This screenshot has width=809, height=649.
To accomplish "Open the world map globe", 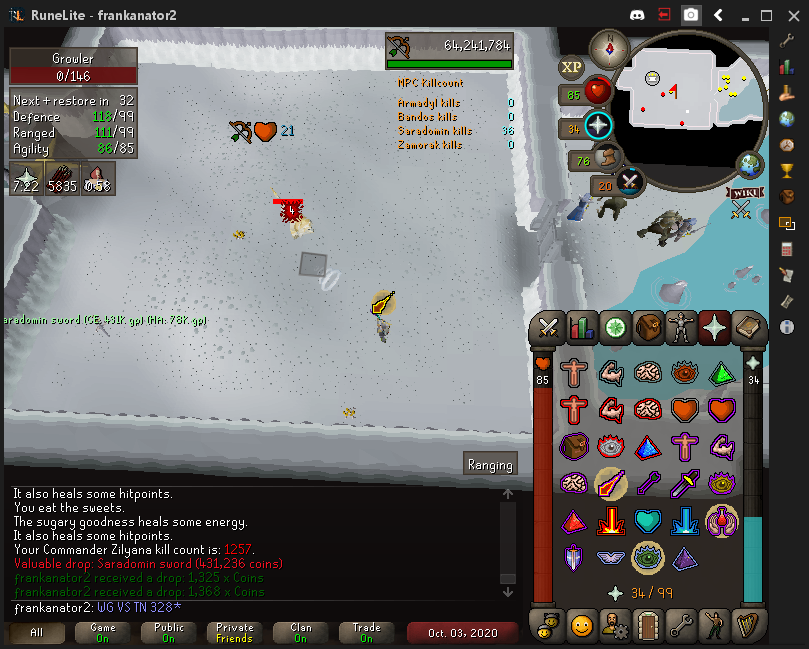I will pyautogui.click(x=749, y=165).
